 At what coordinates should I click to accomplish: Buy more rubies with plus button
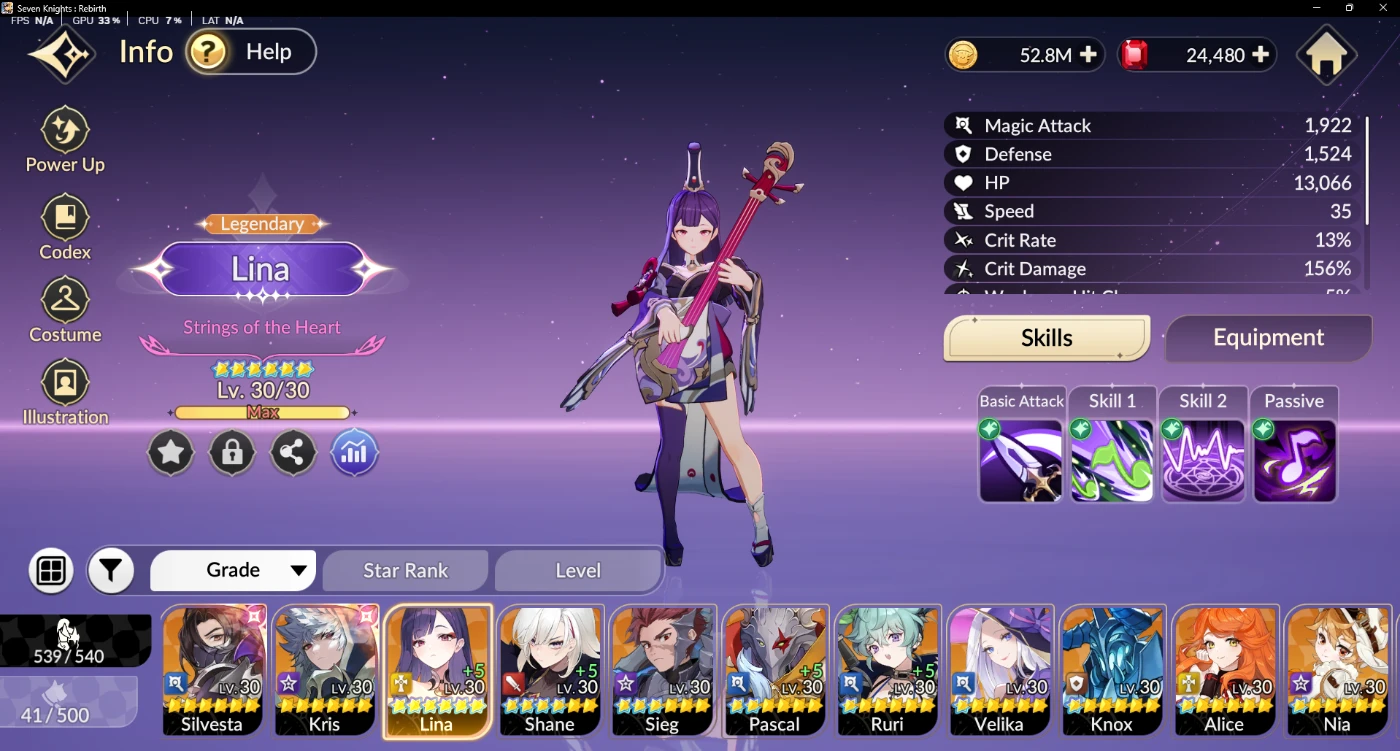pos(1261,55)
